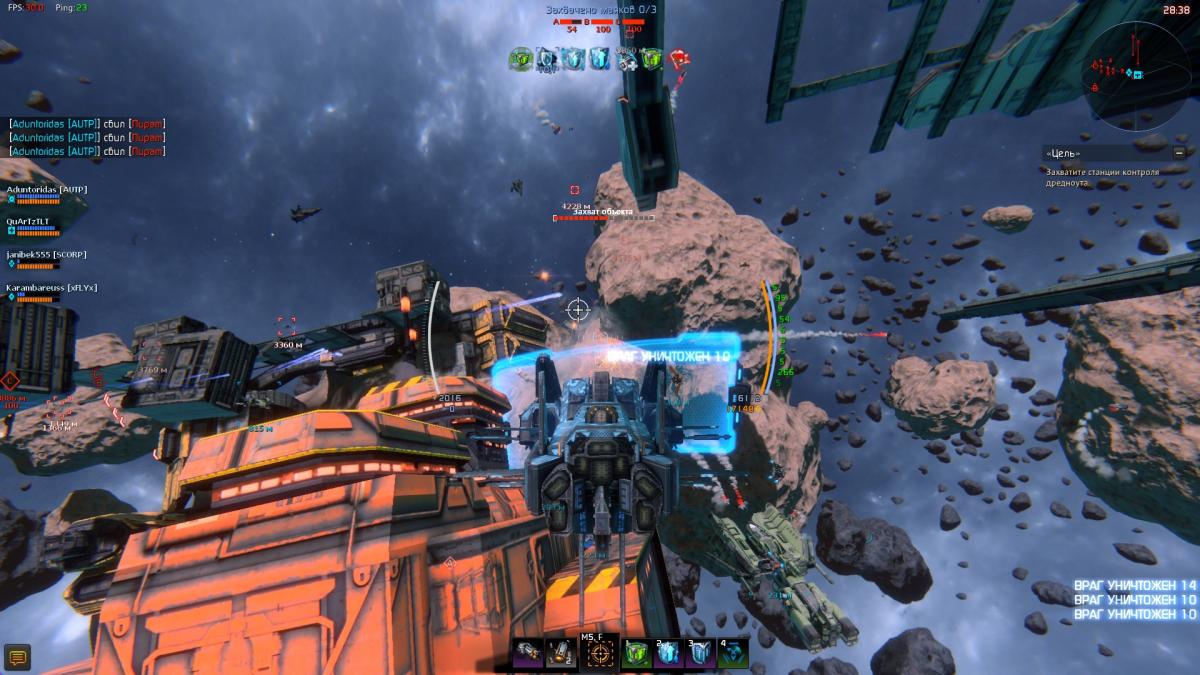Activate the orange crosshair special module
This screenshot has height=675, width=1200.
pyautogui.click(x=600, y=654)
